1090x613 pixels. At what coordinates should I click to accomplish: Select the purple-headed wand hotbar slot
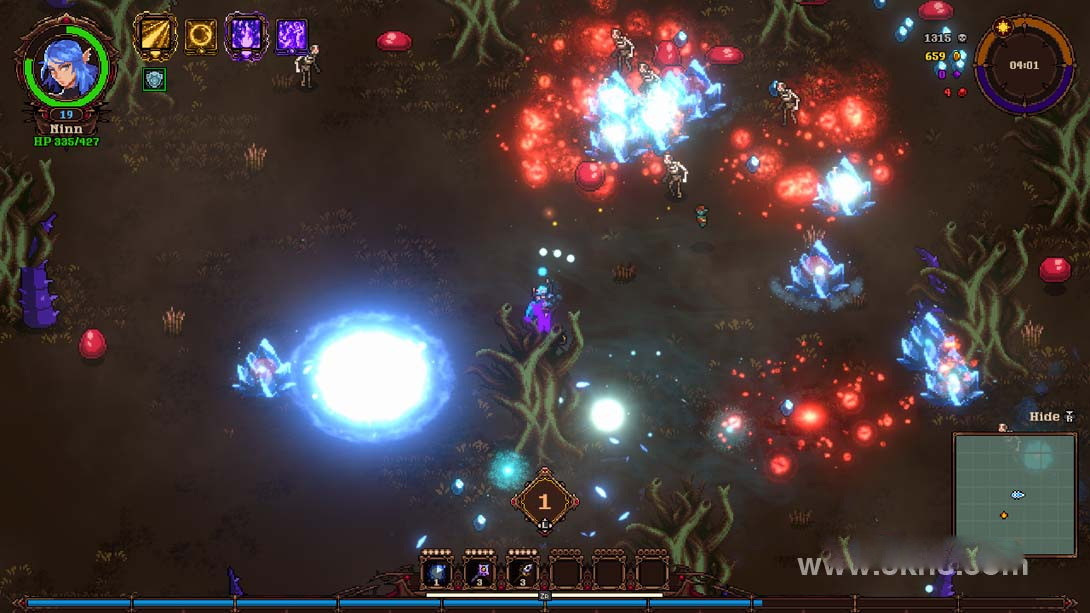(480, 572)
